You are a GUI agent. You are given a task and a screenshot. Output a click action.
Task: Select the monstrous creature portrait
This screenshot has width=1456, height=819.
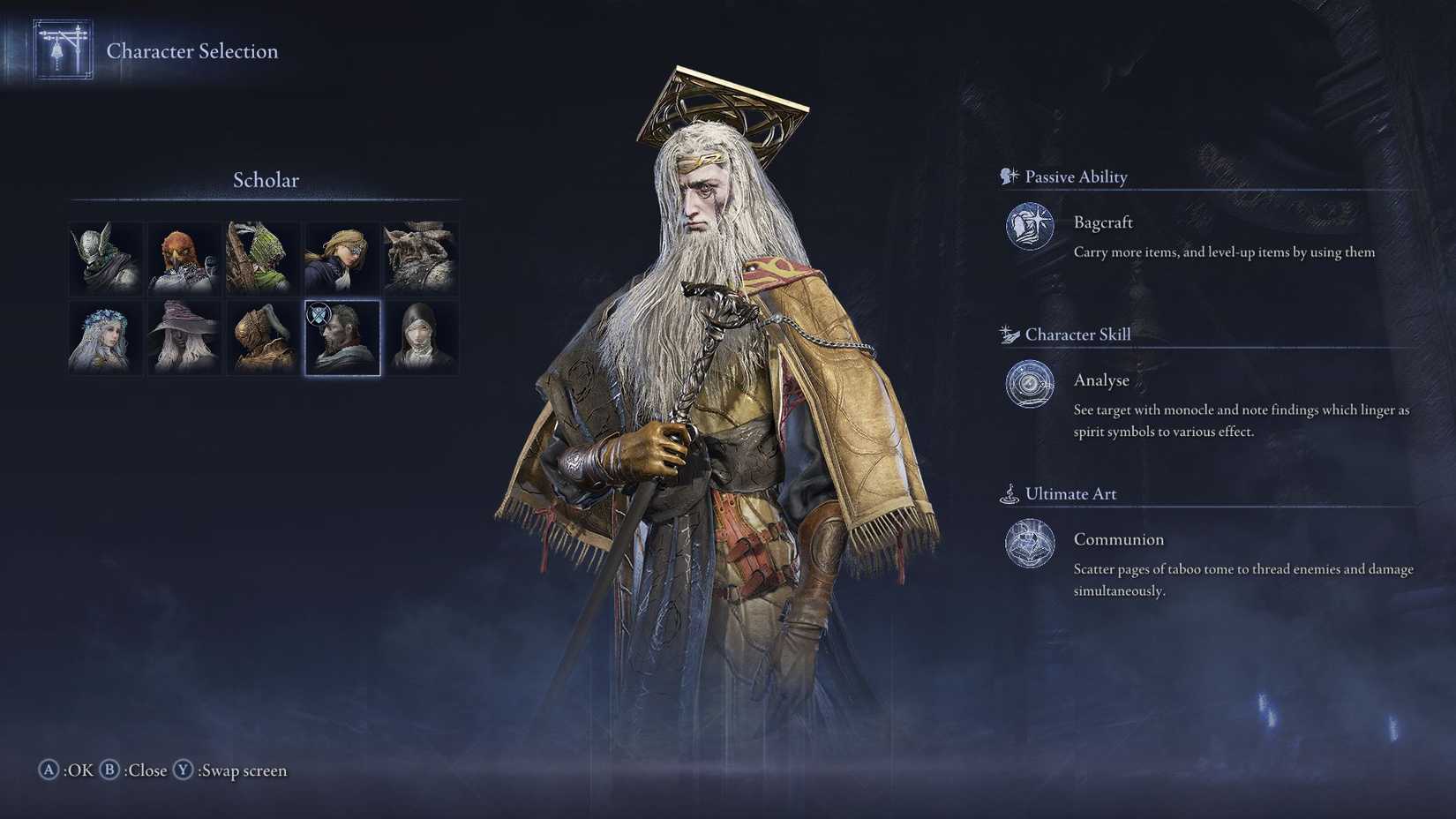tap(421, 257)
